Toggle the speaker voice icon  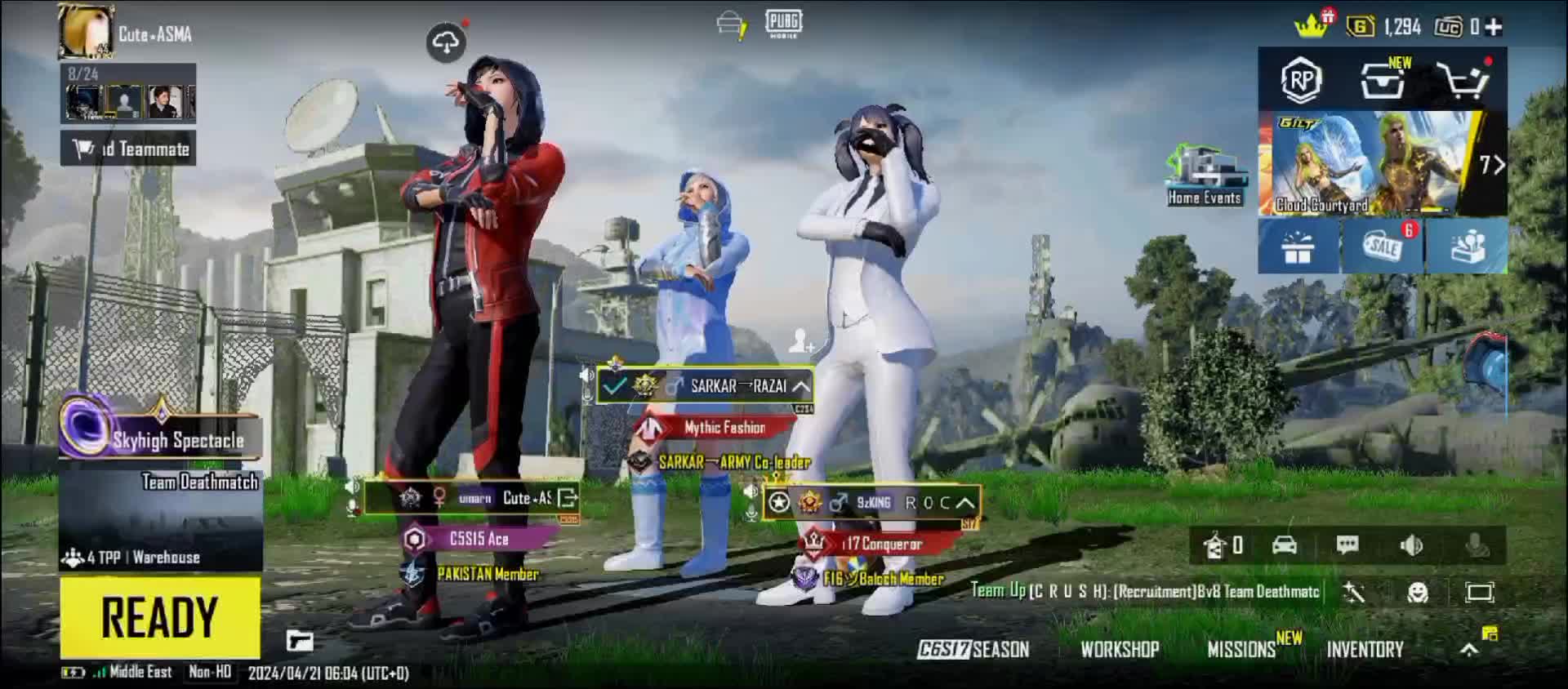1411,545
